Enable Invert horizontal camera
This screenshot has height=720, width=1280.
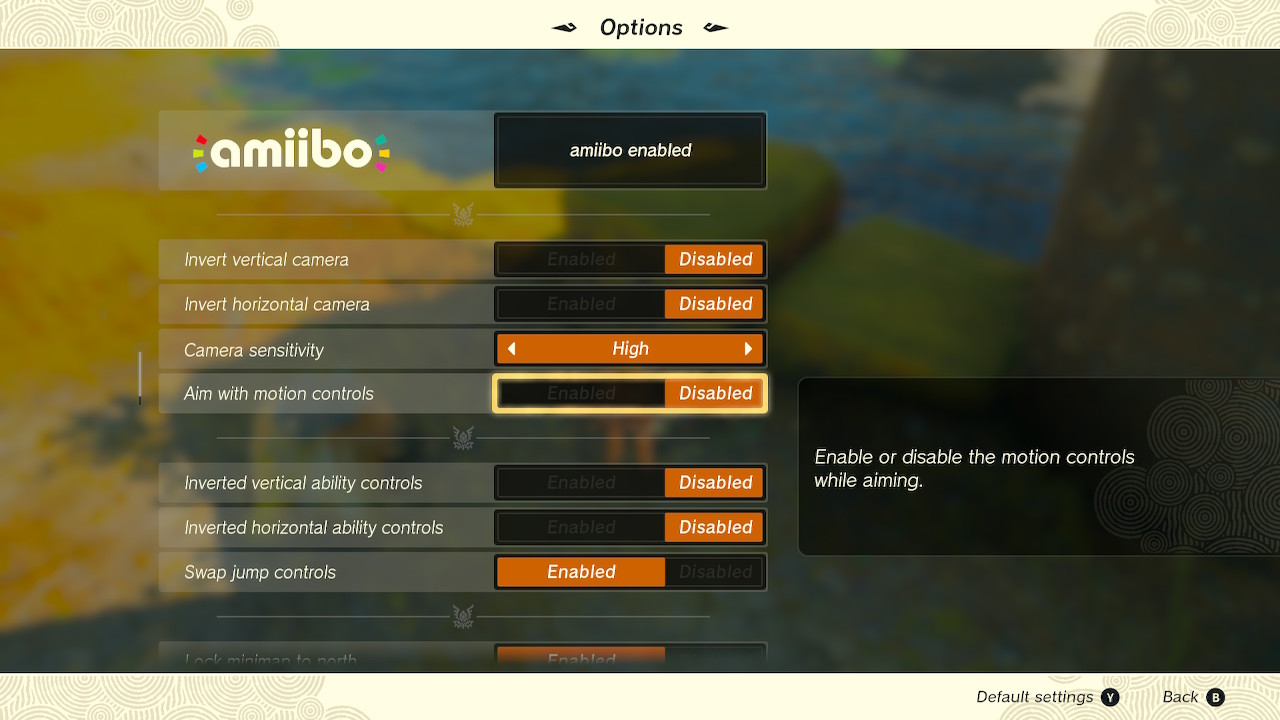coord(580,304)
